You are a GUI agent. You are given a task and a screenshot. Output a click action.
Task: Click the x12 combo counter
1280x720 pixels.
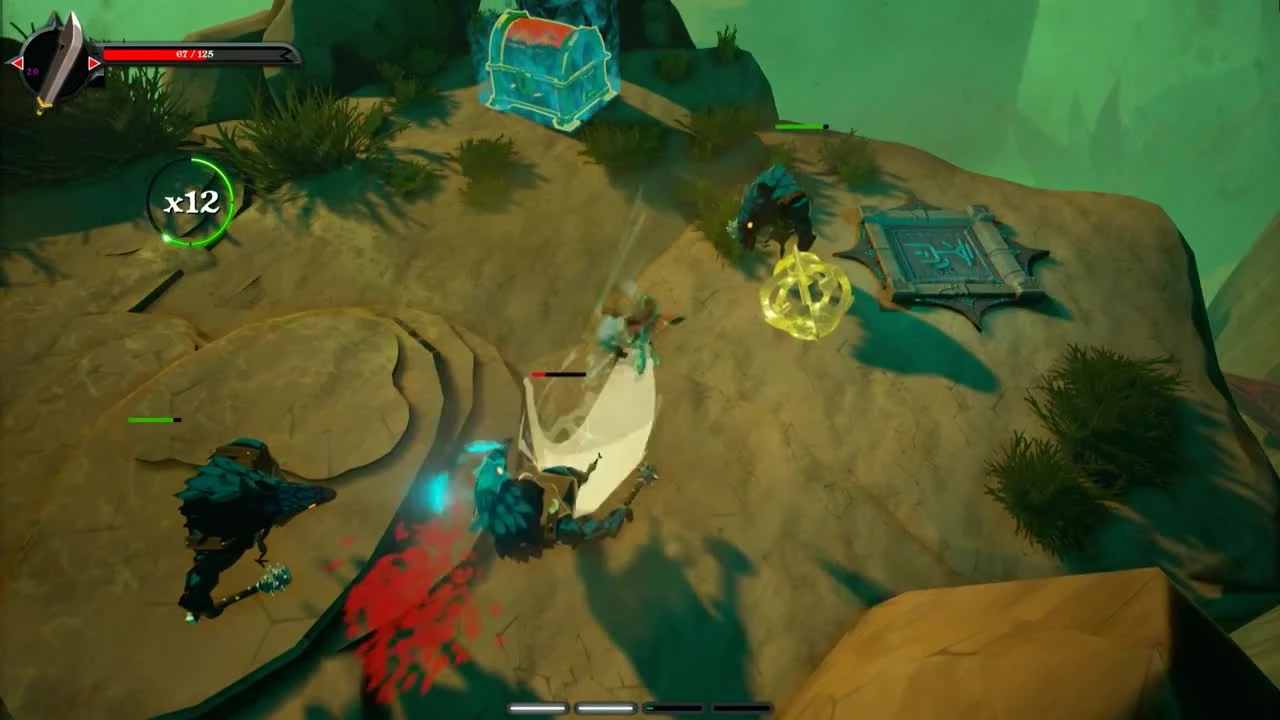[x=193, y=202]
